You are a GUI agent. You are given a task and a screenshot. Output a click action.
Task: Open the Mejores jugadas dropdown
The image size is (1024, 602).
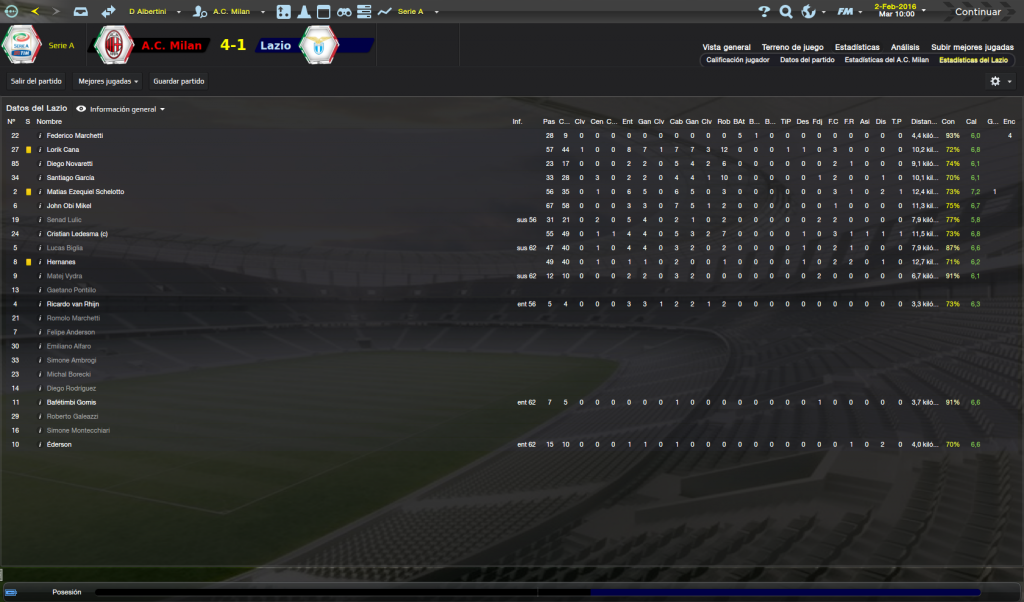[x=108, y=81]
